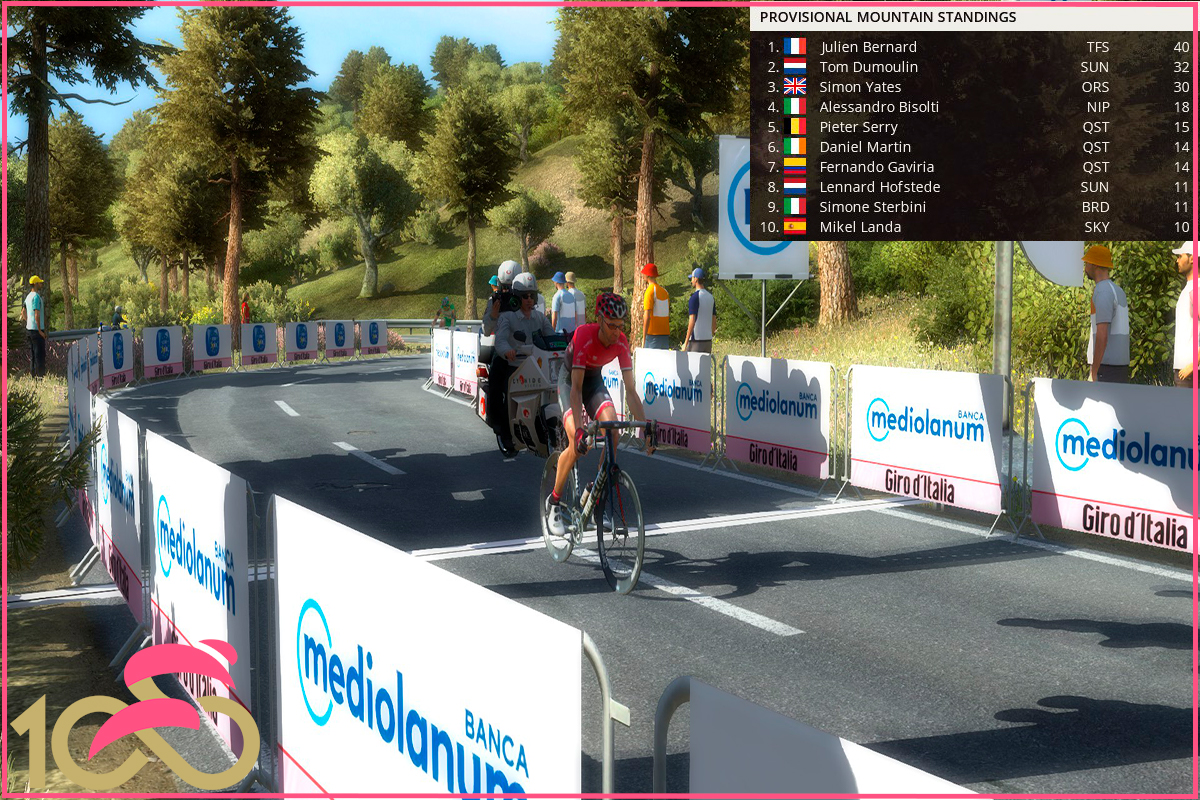Select the Daniel Martin row

click(x=865, y=147)
